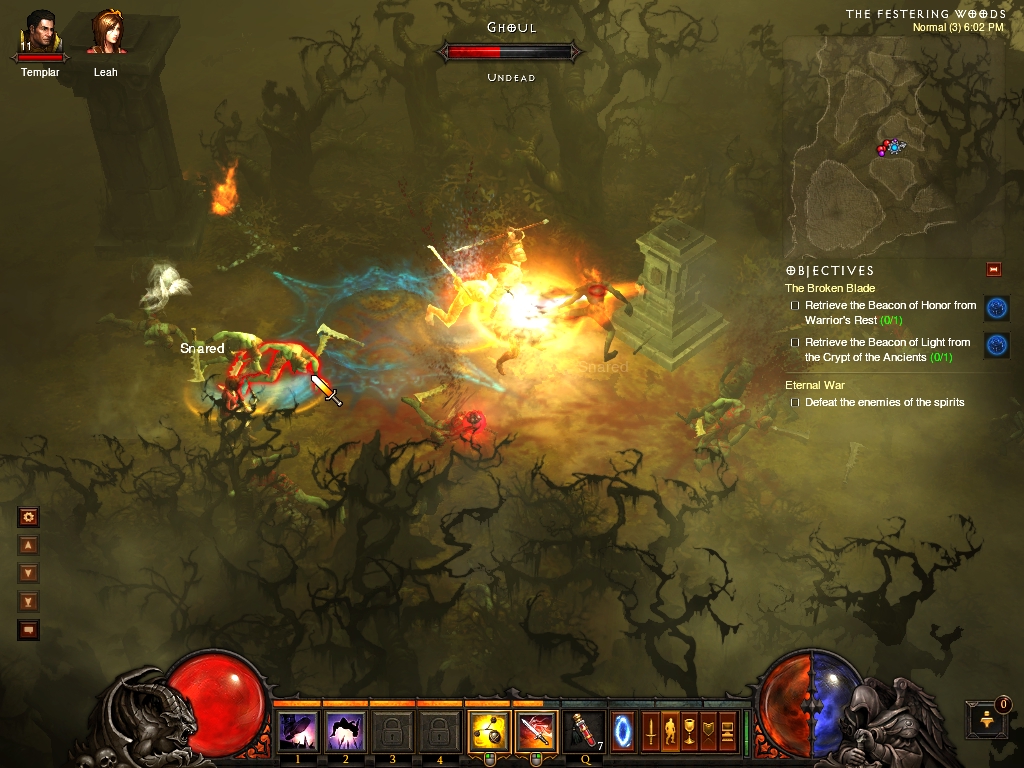This screenshot has width=1024, height=768.
Task: Jump to chat bottom with the barred arrow button
Action: coord(28,601)
